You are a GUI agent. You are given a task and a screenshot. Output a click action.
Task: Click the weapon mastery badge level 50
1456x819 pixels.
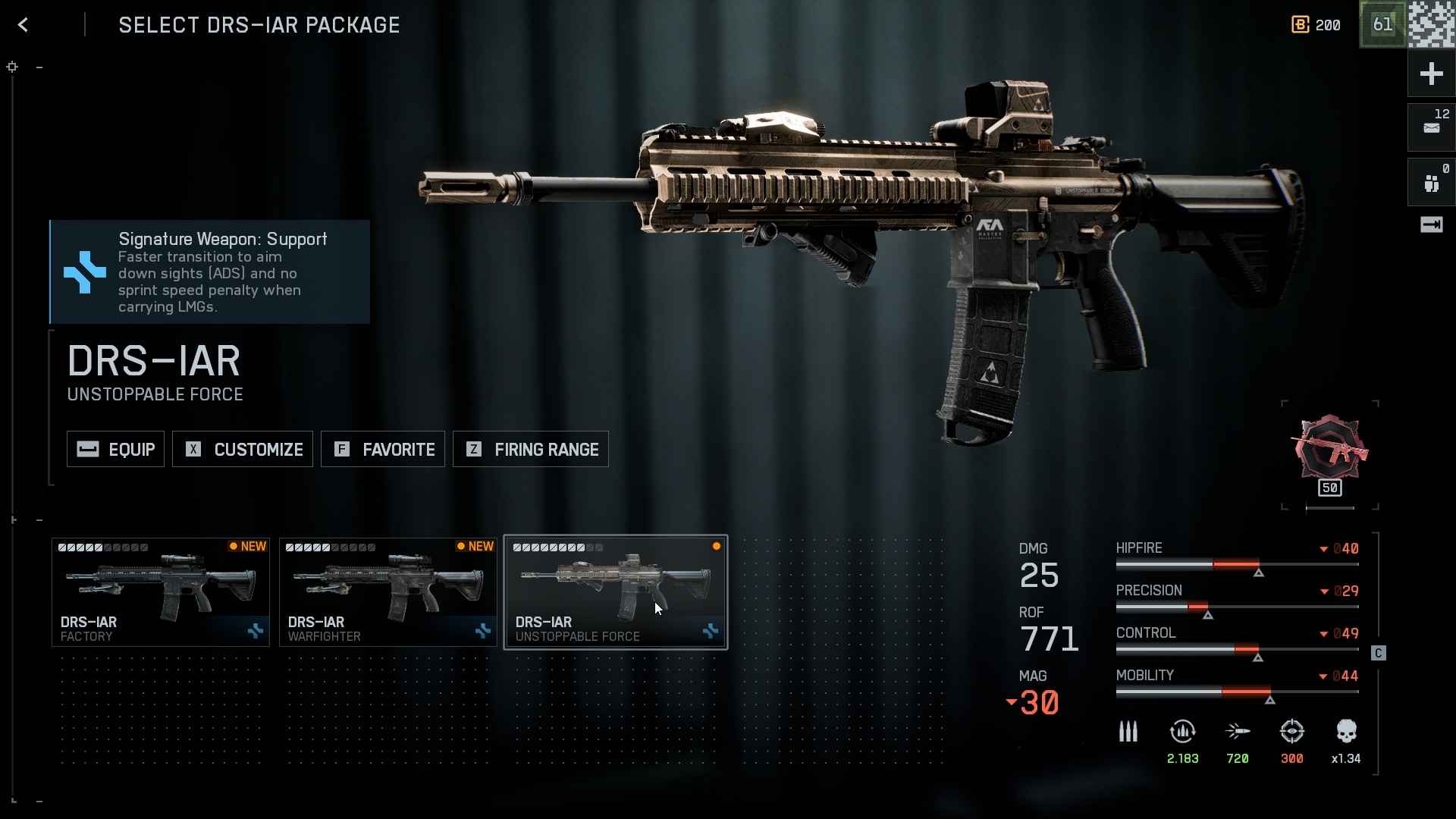[1330, 453]
